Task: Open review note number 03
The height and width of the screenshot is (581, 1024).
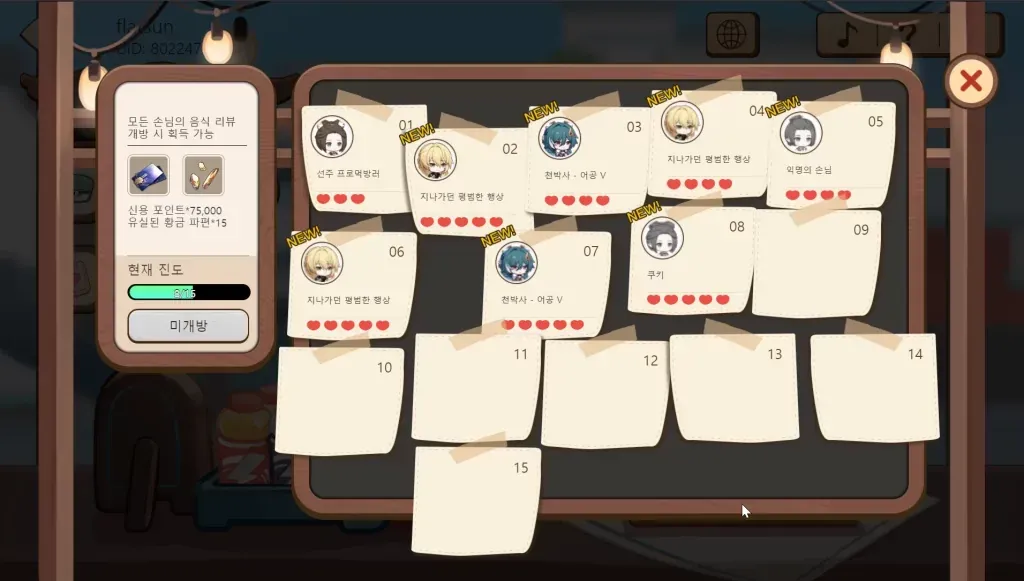Action: (589, 160)
